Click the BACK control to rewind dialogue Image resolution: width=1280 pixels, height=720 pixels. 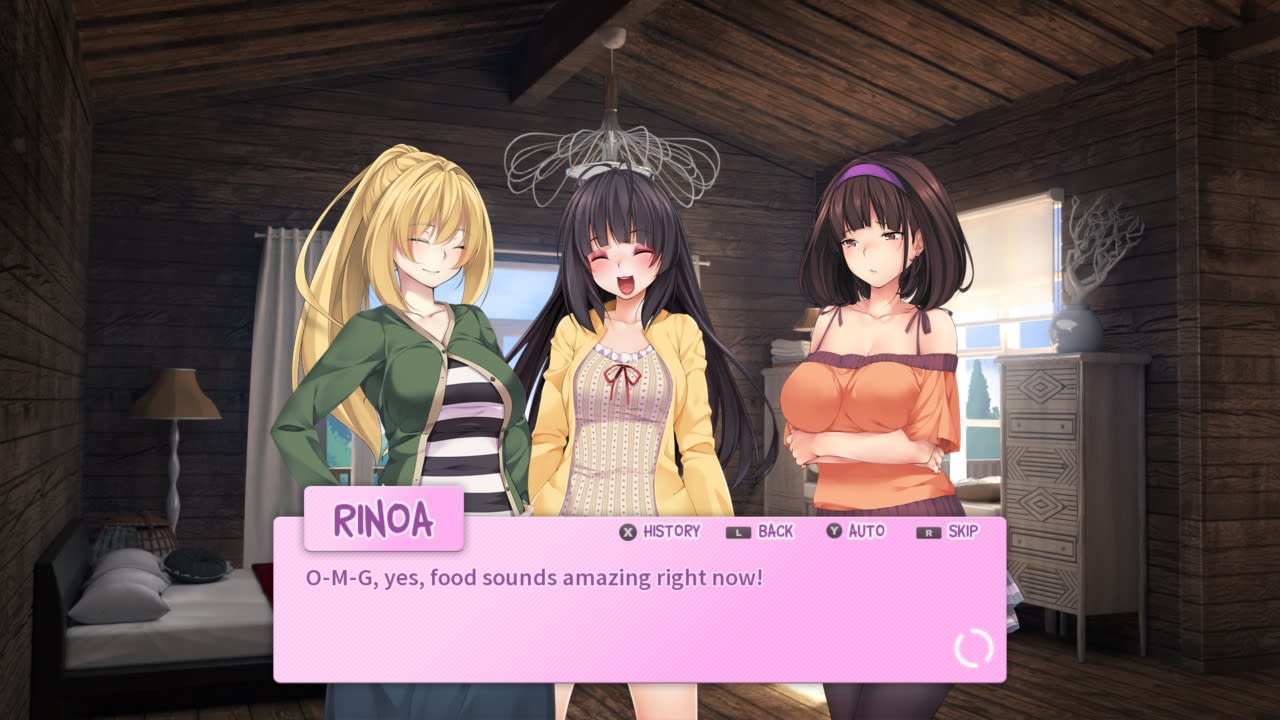click(774, 532)
